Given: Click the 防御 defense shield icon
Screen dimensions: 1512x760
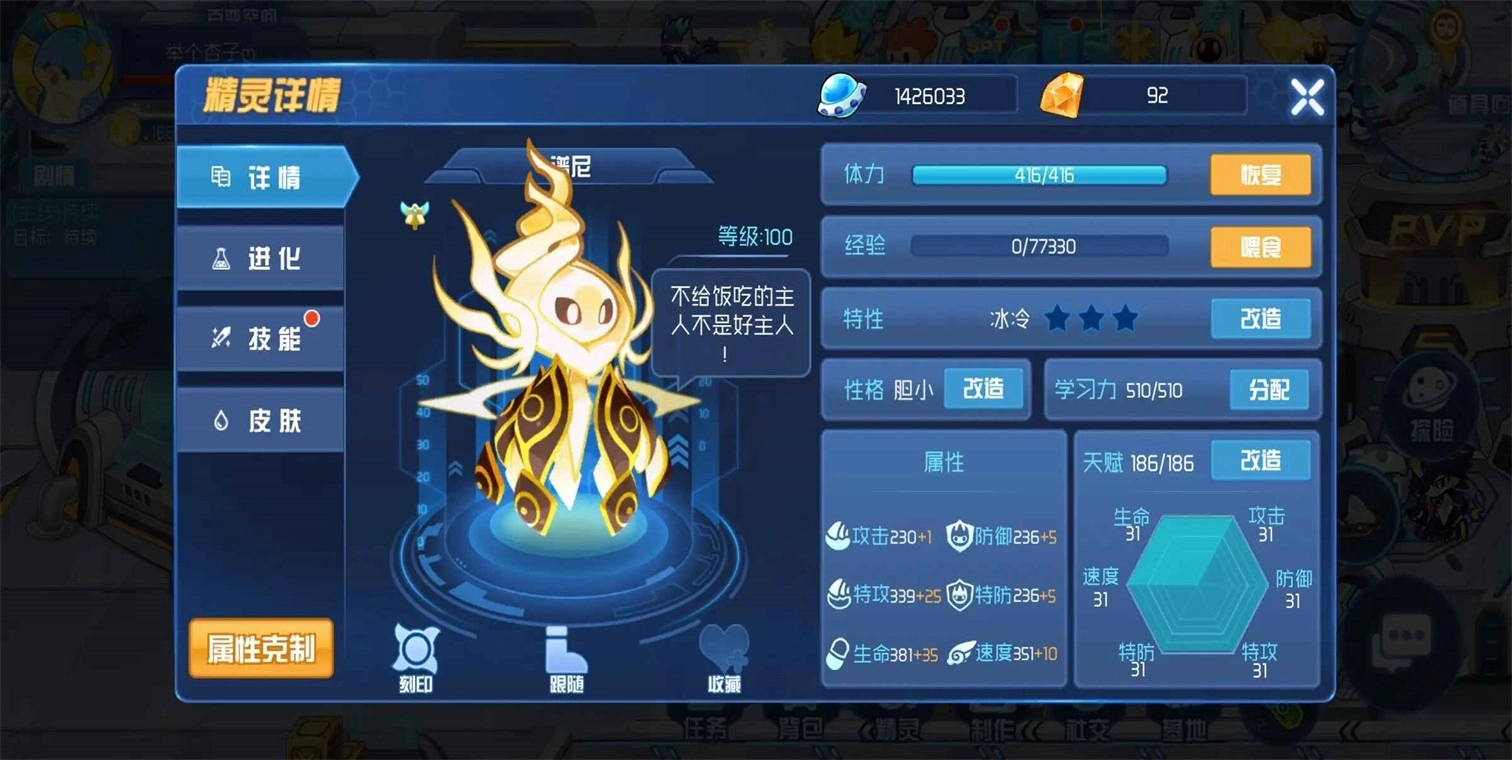Looking at the screenshot, I should [x=962, y=537].
